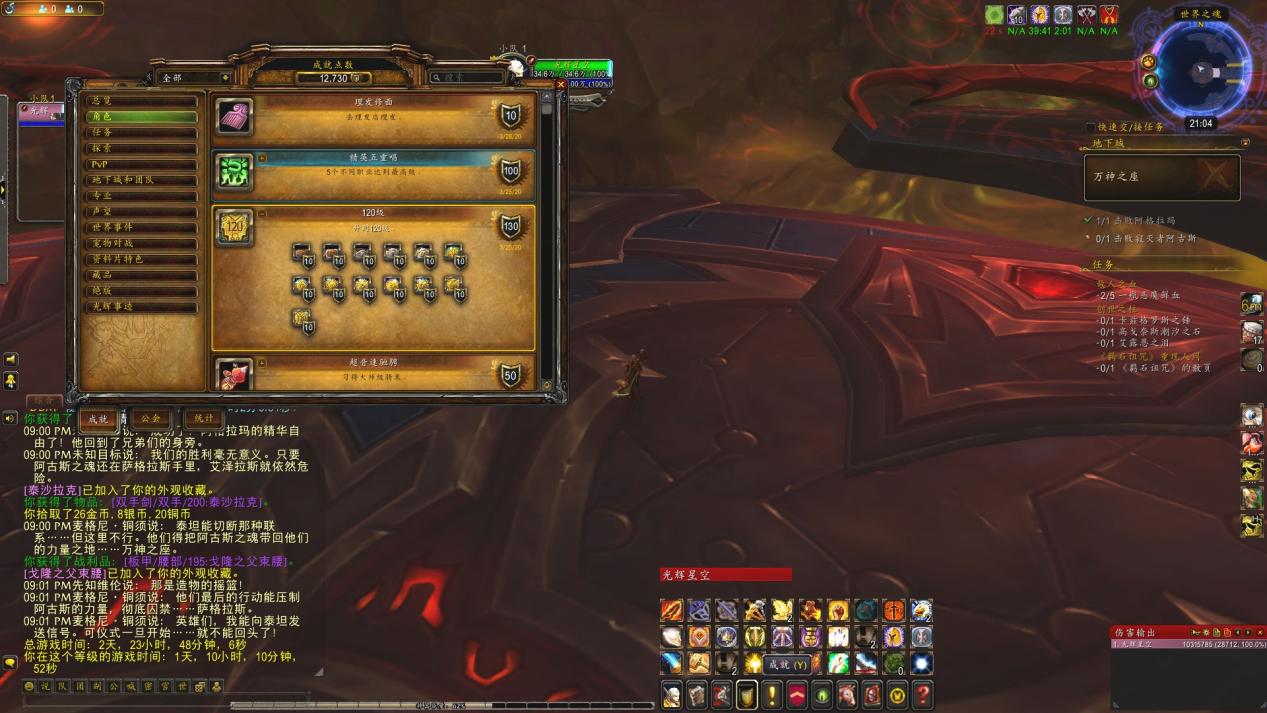The image size is (1267, 713).
Task: Close the achievement window
Action: [x=560, y=84]
